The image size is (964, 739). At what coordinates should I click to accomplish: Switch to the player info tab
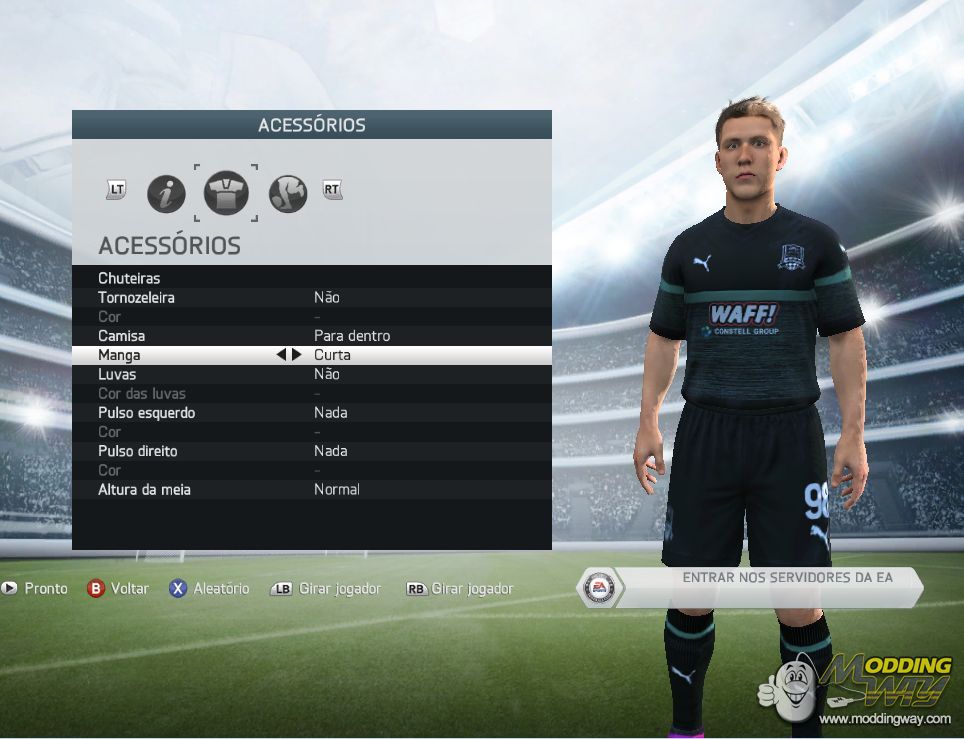point(166,193)
